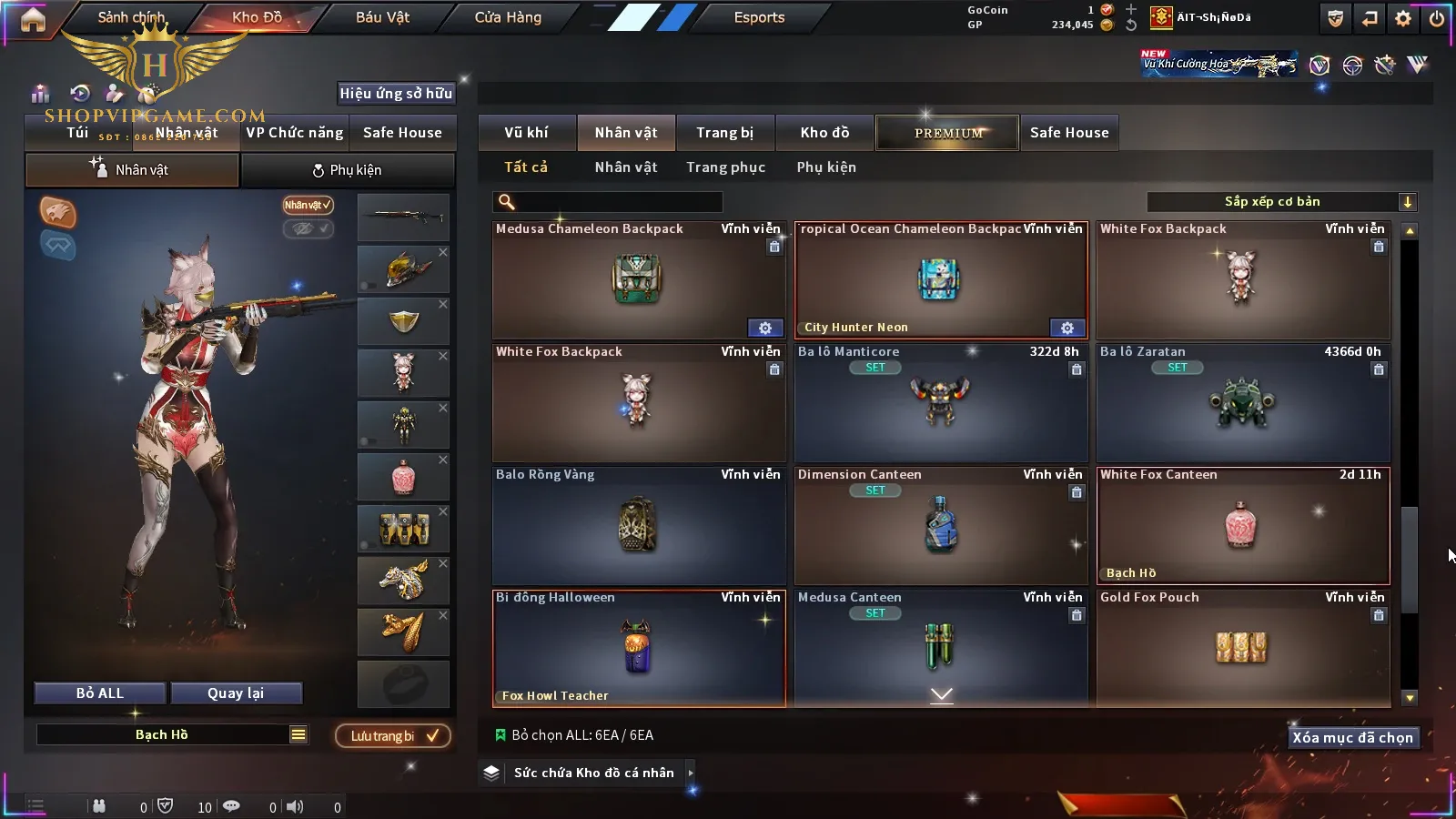The image size is (1456, 819).
Task: Click Xóa mục đã chọn button
Action: click(x=1352, y=738)
